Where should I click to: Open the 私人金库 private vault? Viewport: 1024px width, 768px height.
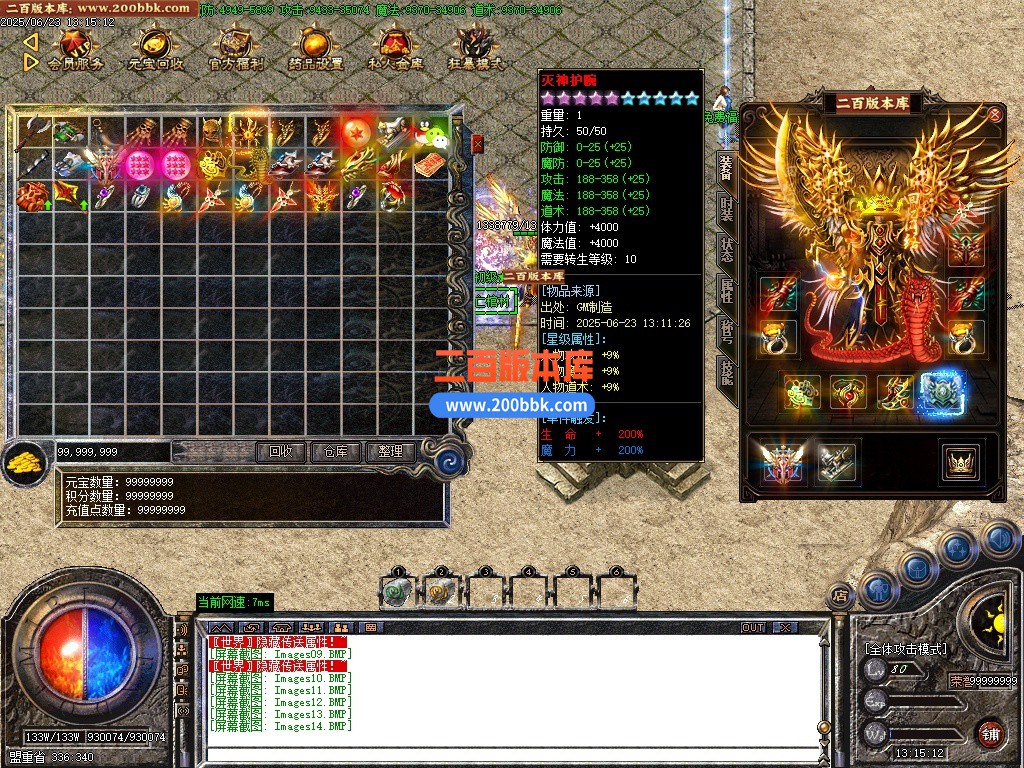click(x=395, y=50)
